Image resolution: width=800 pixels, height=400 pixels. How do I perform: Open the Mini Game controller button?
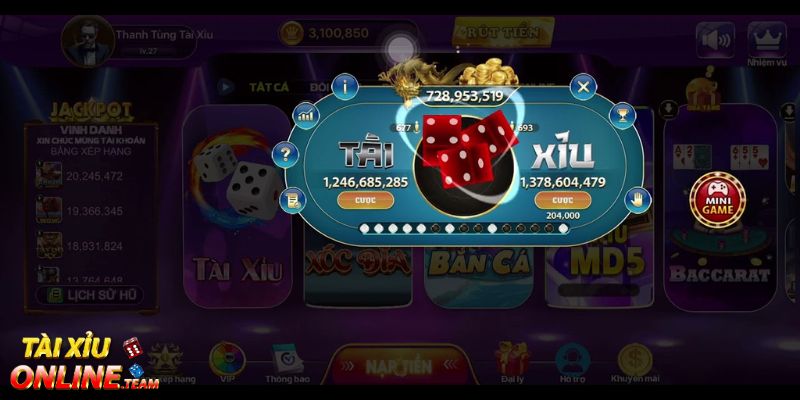(716, 195)
